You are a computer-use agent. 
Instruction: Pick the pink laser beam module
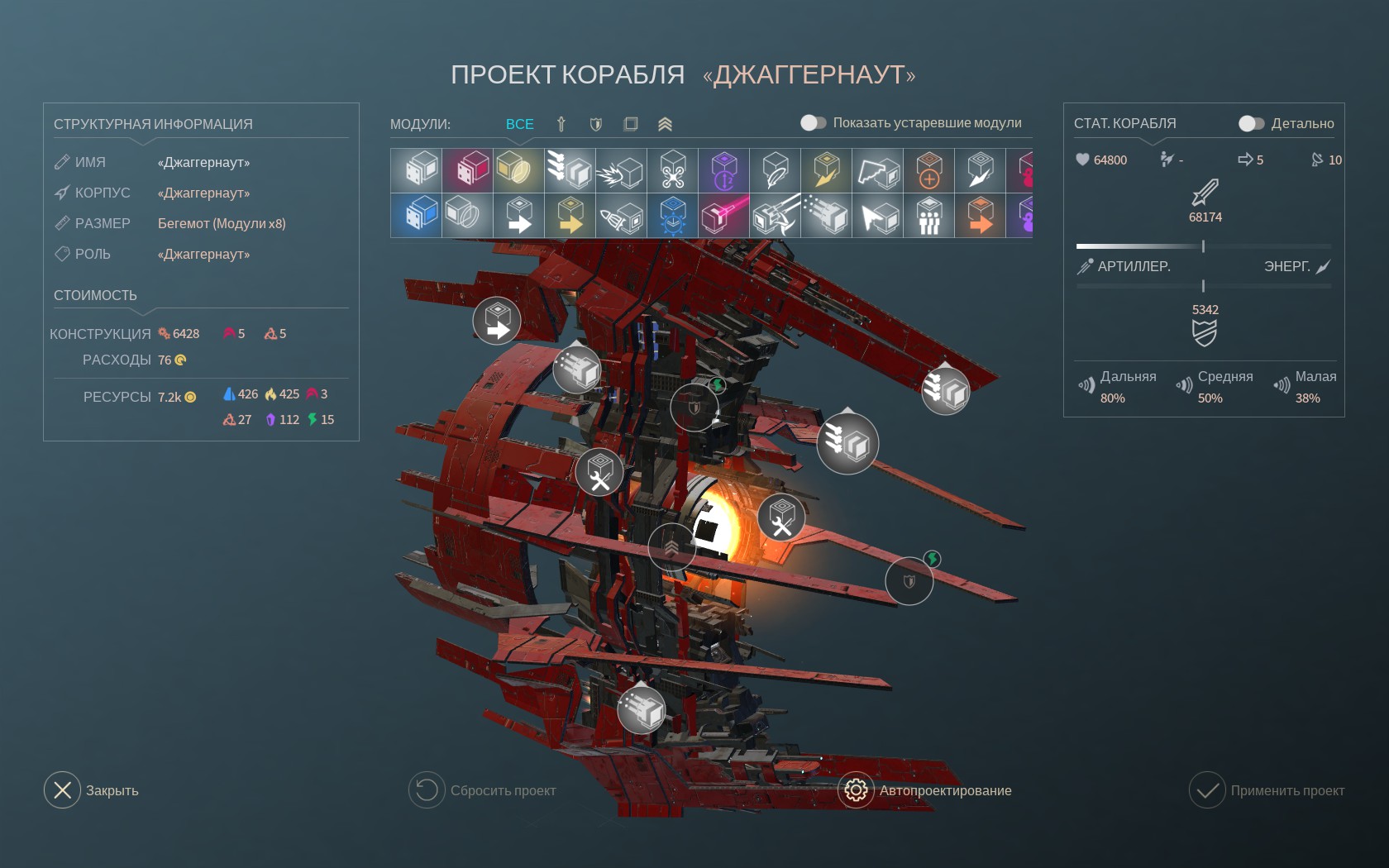click(724, 216)
